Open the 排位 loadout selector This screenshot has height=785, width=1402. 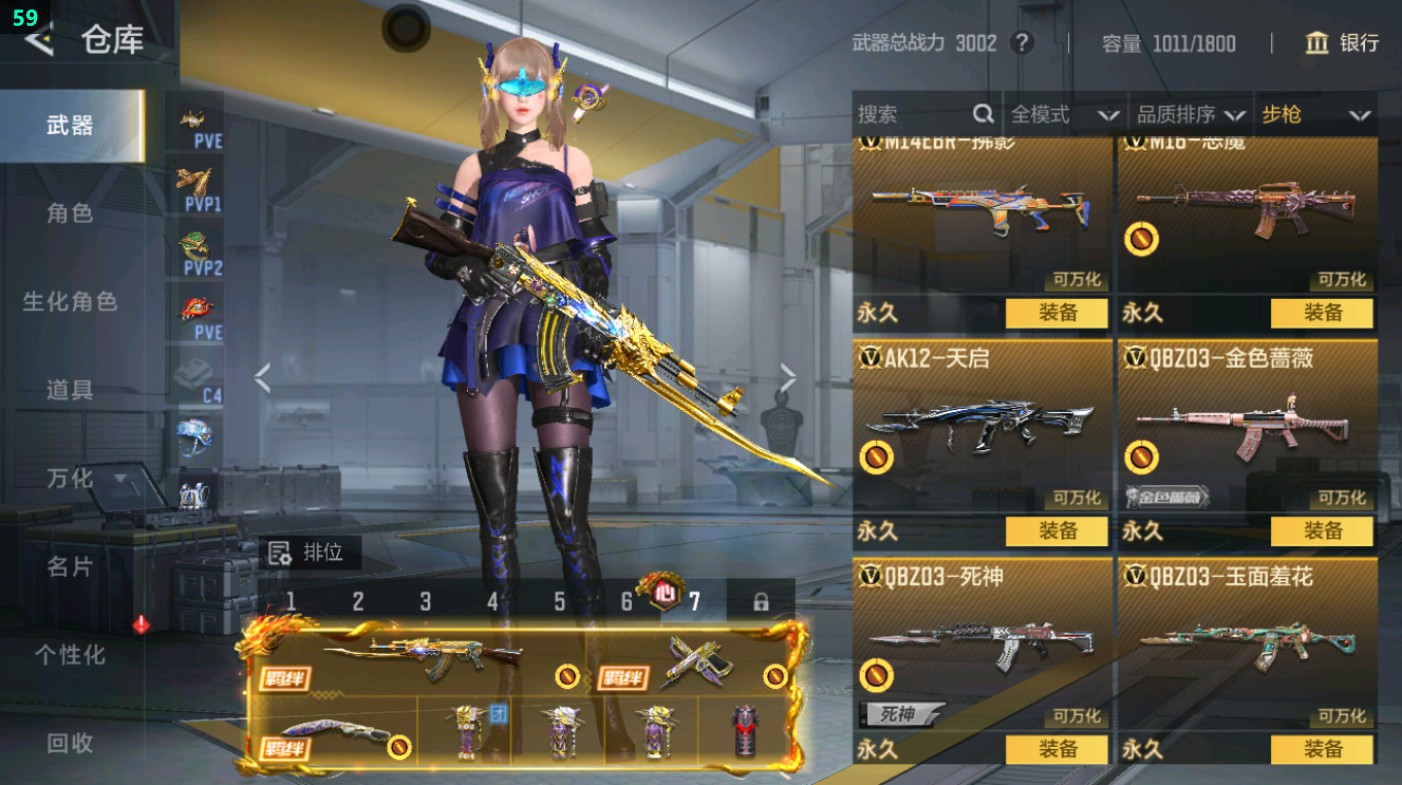coord(310,552)
